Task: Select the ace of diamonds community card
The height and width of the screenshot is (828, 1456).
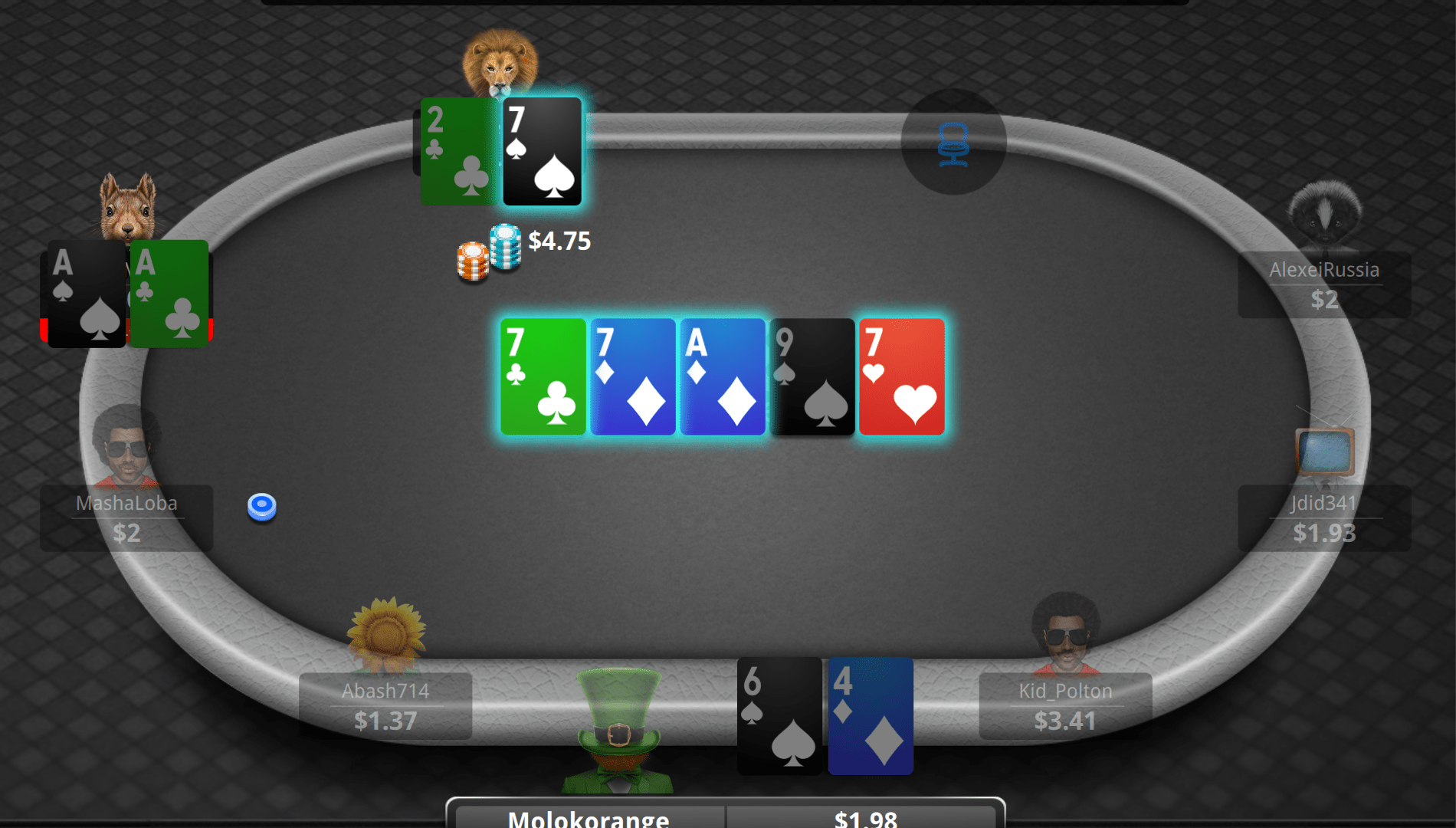Action: 723,377
